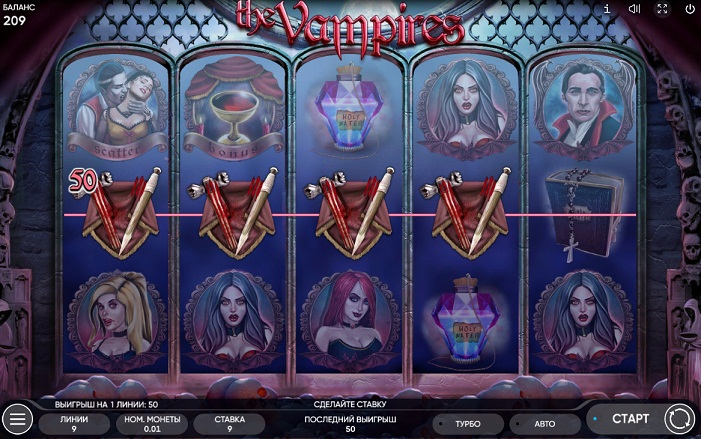Open the hamburger menu
This screenshot has height=439, width=701.
coord(16,419)
